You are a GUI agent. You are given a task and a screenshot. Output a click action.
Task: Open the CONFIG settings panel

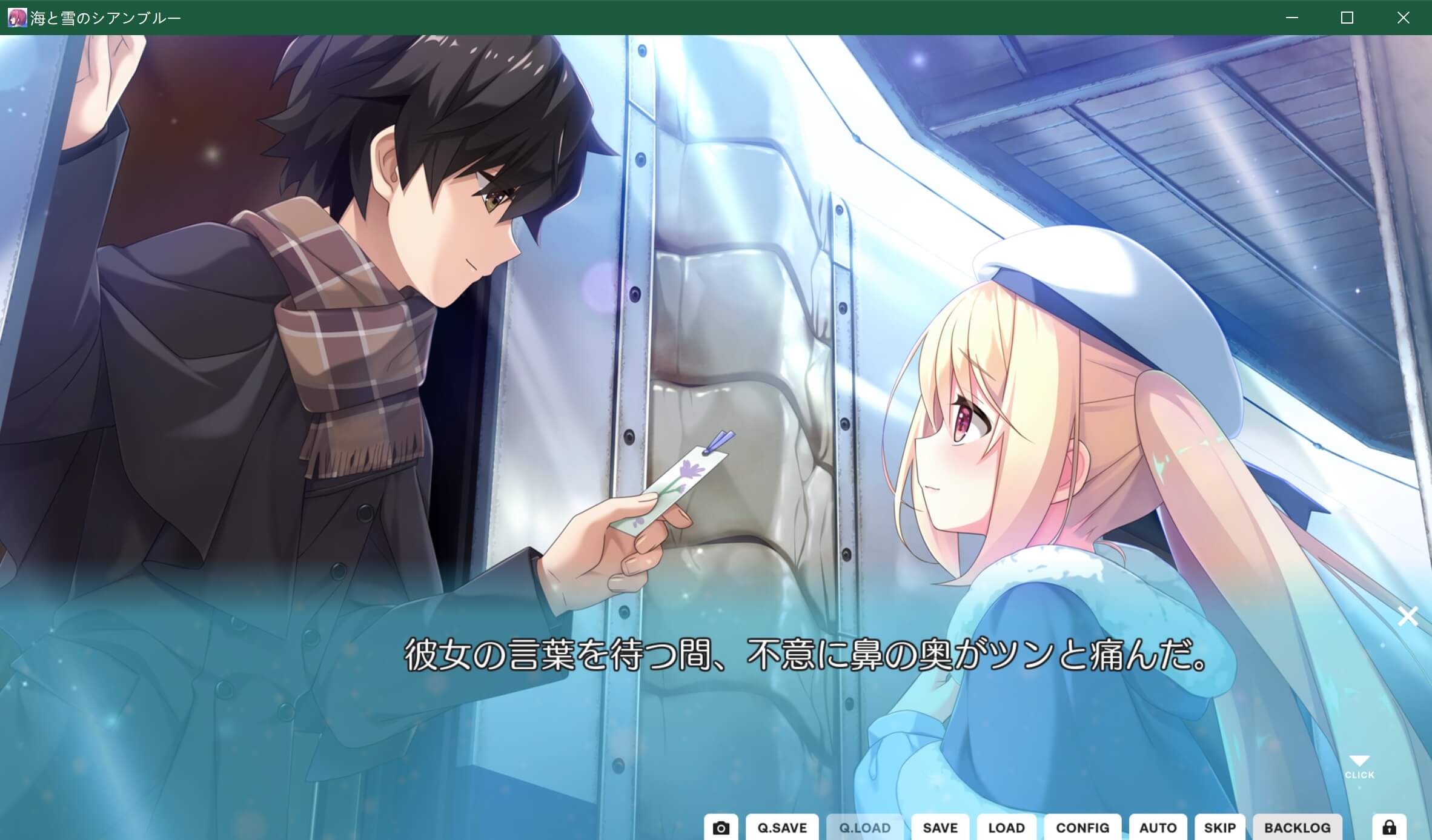[1082, 827]
